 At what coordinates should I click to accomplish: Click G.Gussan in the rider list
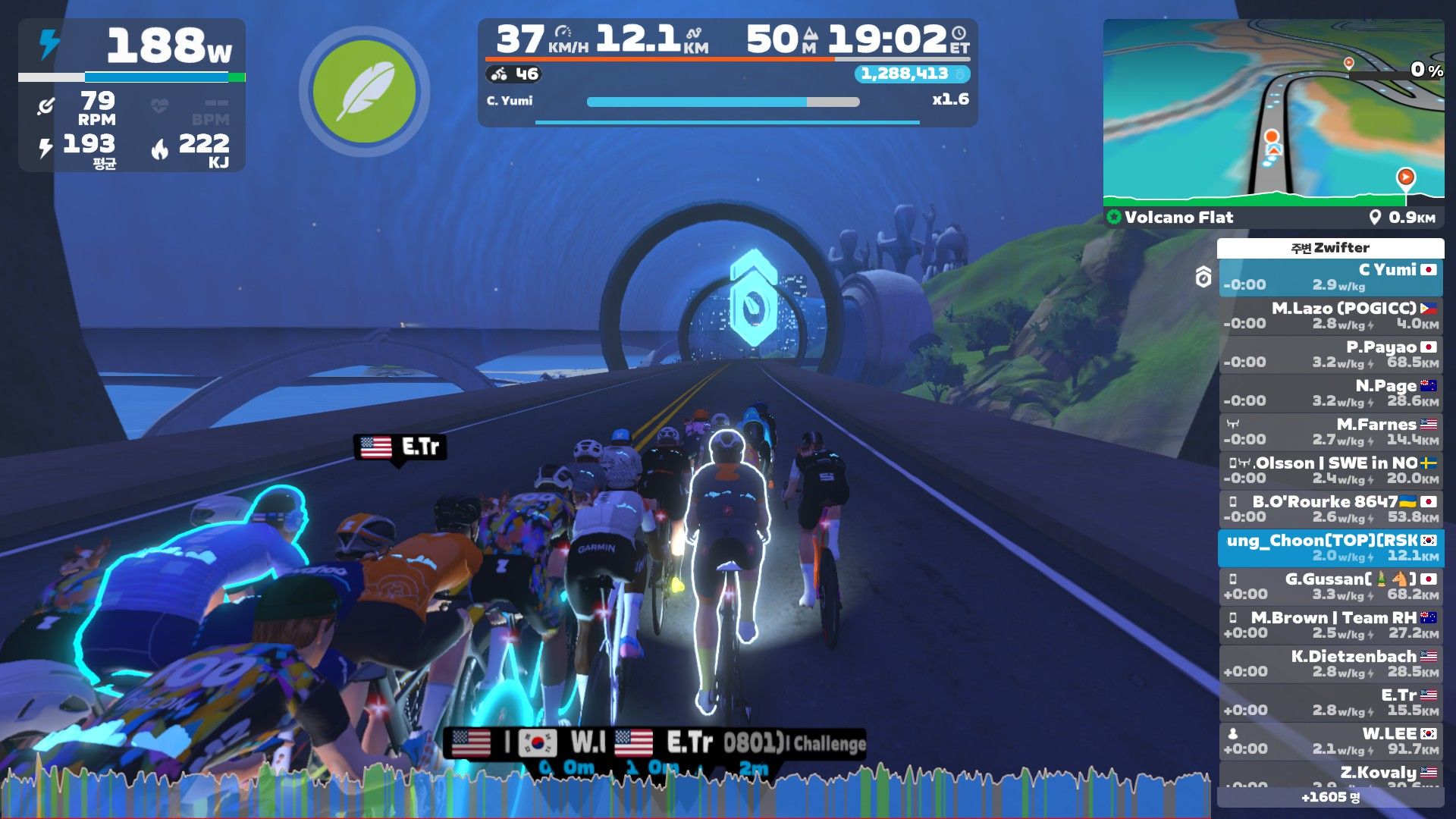[x=1330, y=586]
